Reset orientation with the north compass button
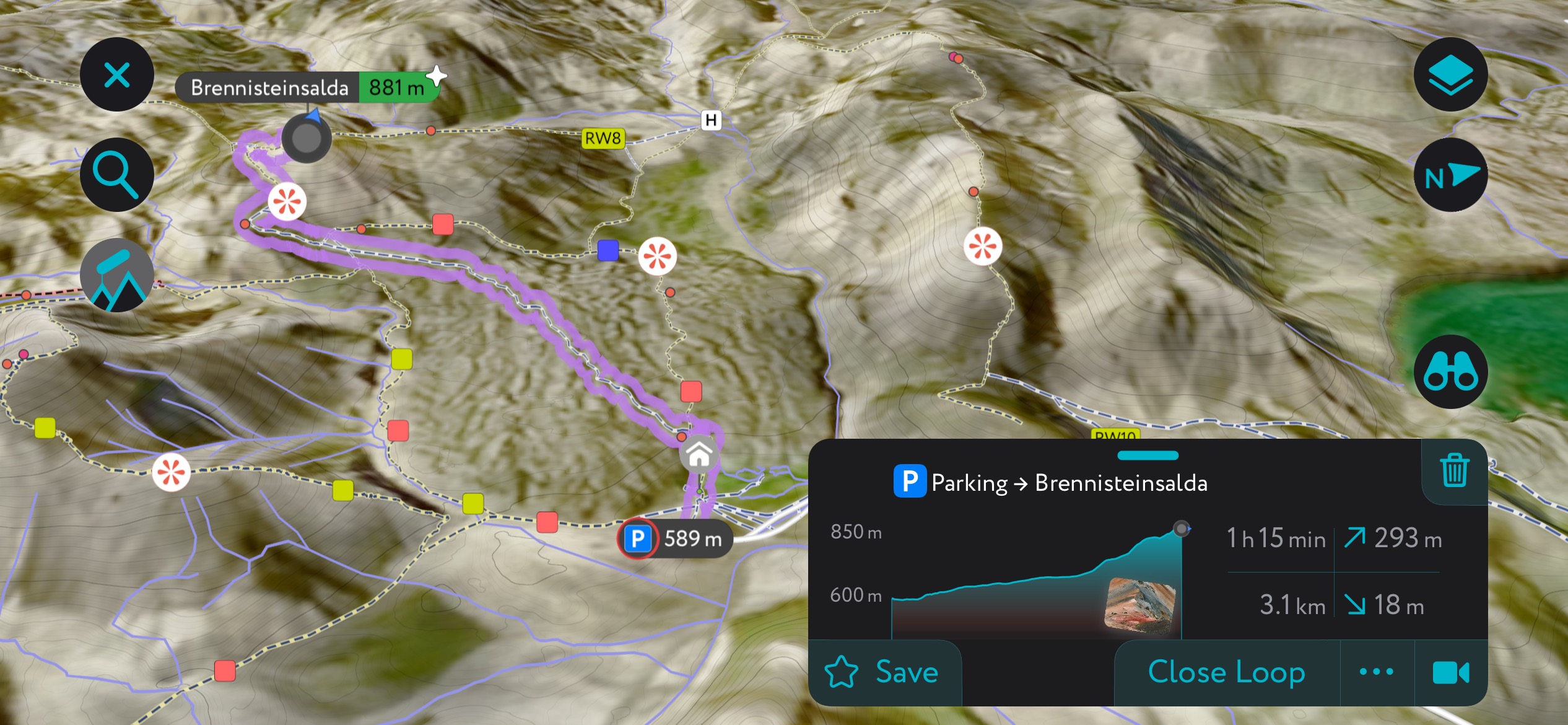This screenshot has height=725, width=1568. tap(1450, 175)
